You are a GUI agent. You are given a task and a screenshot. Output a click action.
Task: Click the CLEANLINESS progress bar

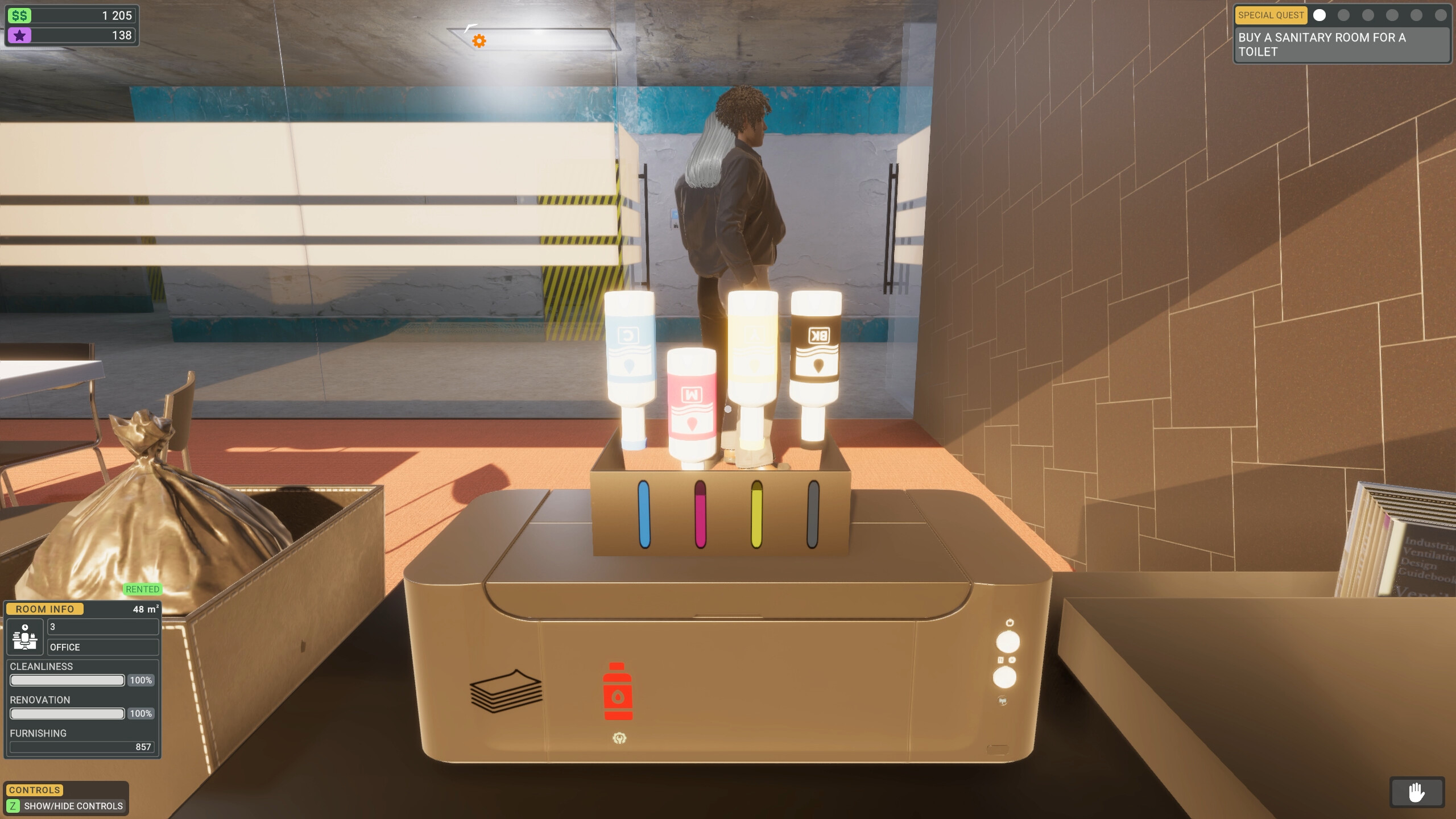[x=67, y=680]
